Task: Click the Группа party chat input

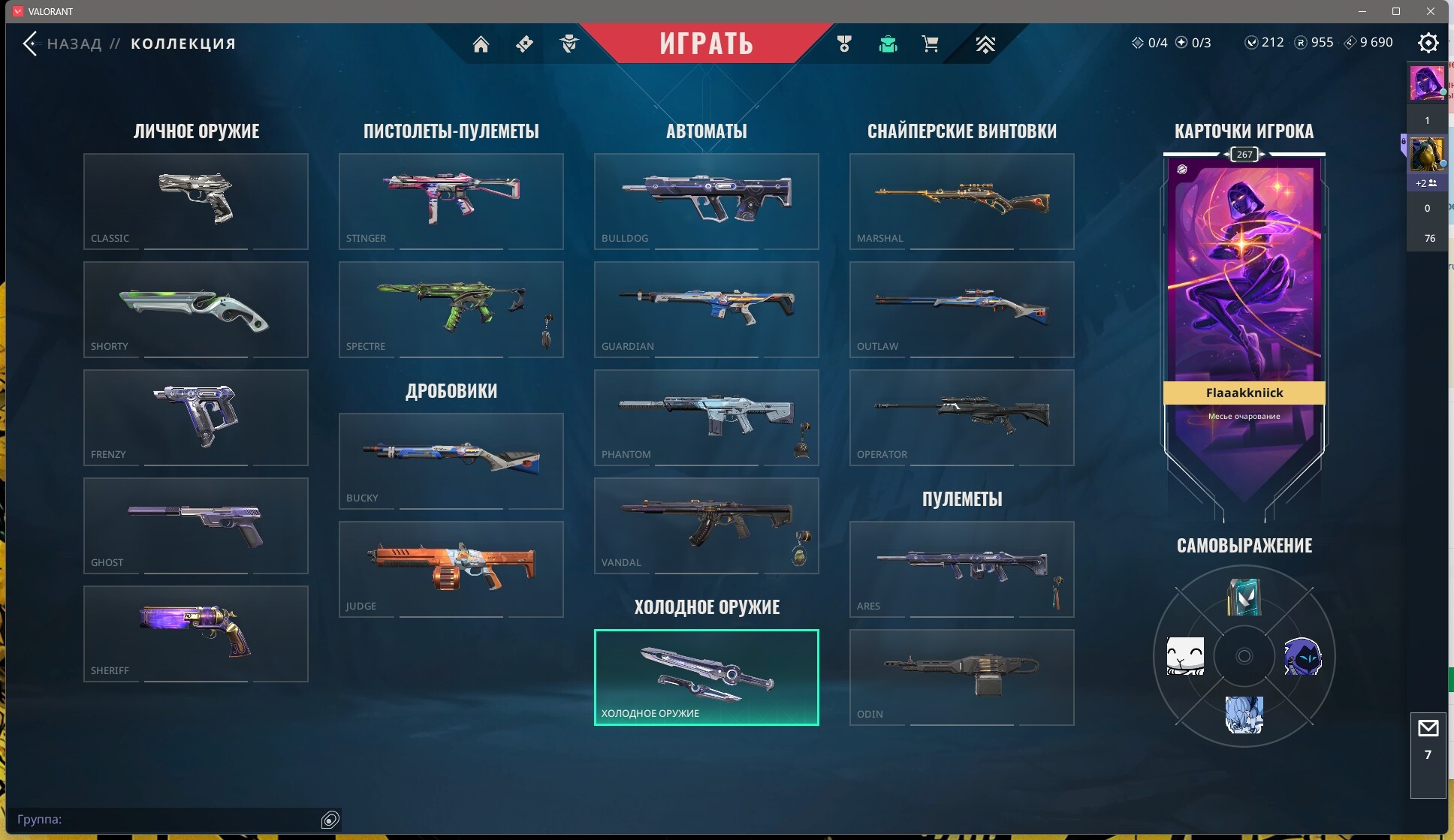Action: tap(165, 819)
